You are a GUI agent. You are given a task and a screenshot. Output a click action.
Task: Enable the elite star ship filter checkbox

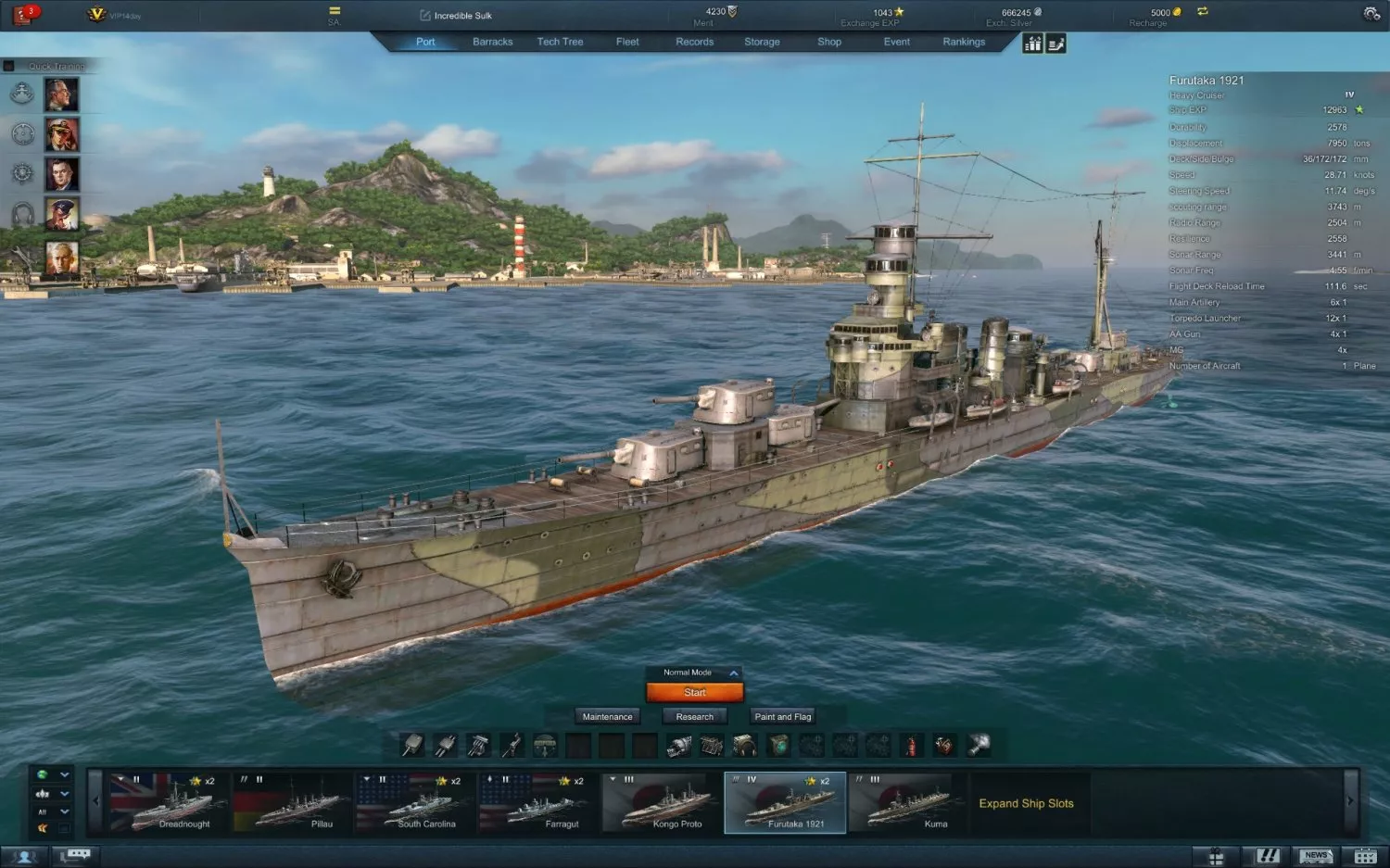click(x=64, y=828)
